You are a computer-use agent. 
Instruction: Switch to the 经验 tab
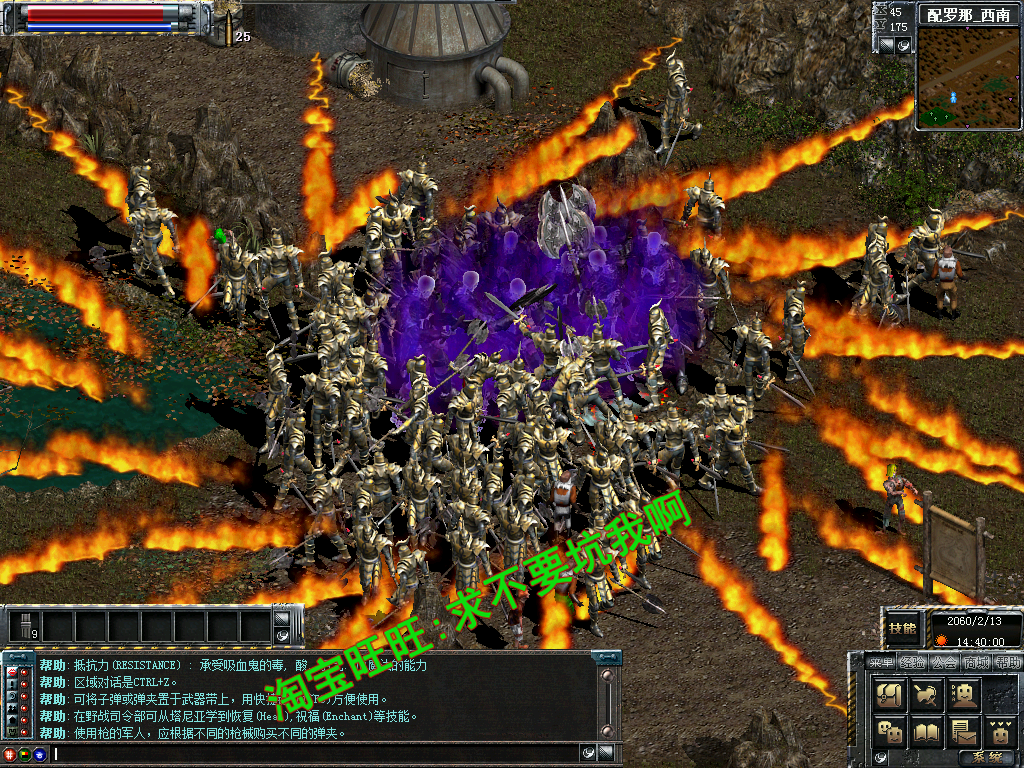click(912, 662)
